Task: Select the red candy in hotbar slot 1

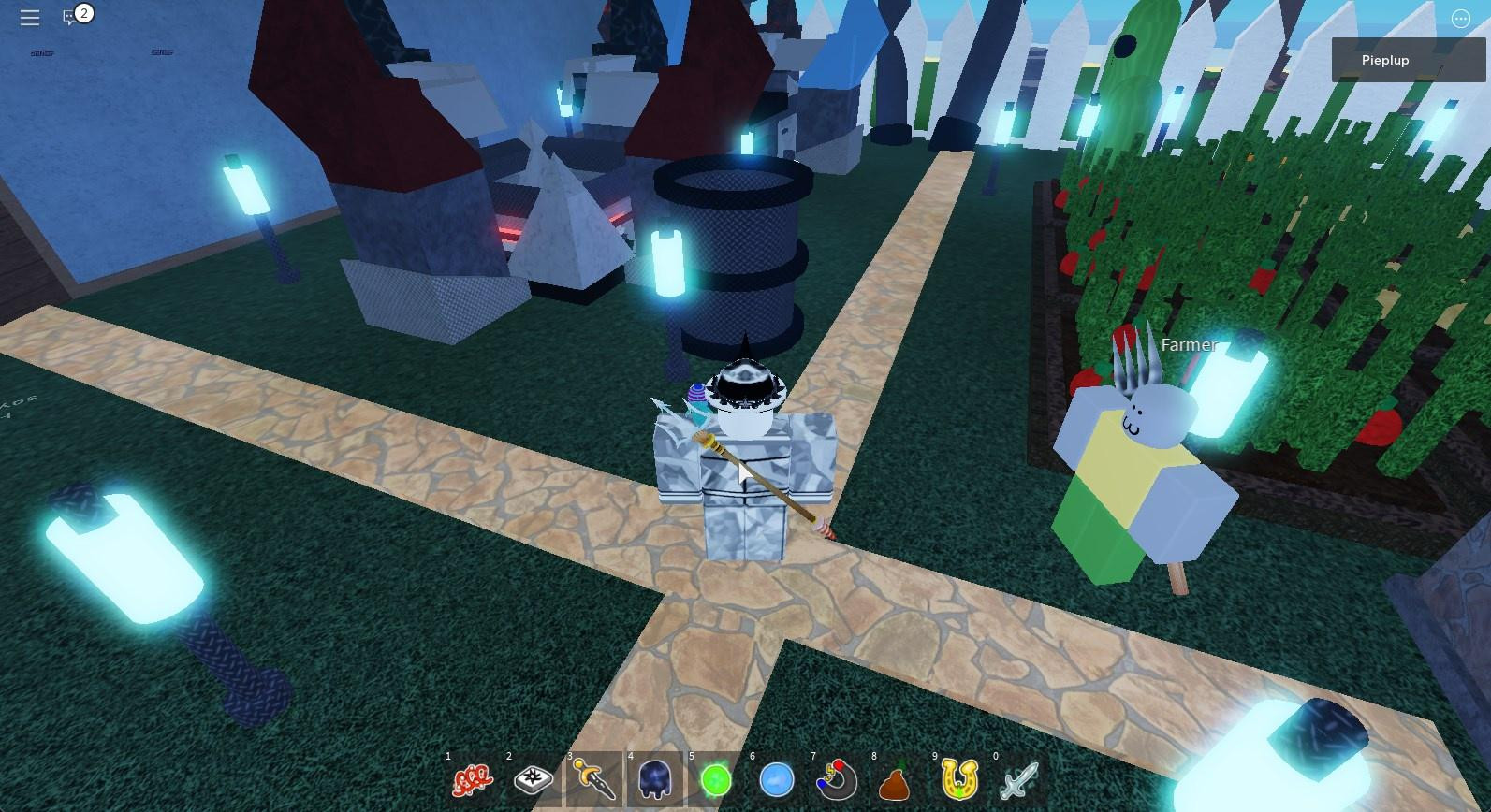Action: point(473,778)
